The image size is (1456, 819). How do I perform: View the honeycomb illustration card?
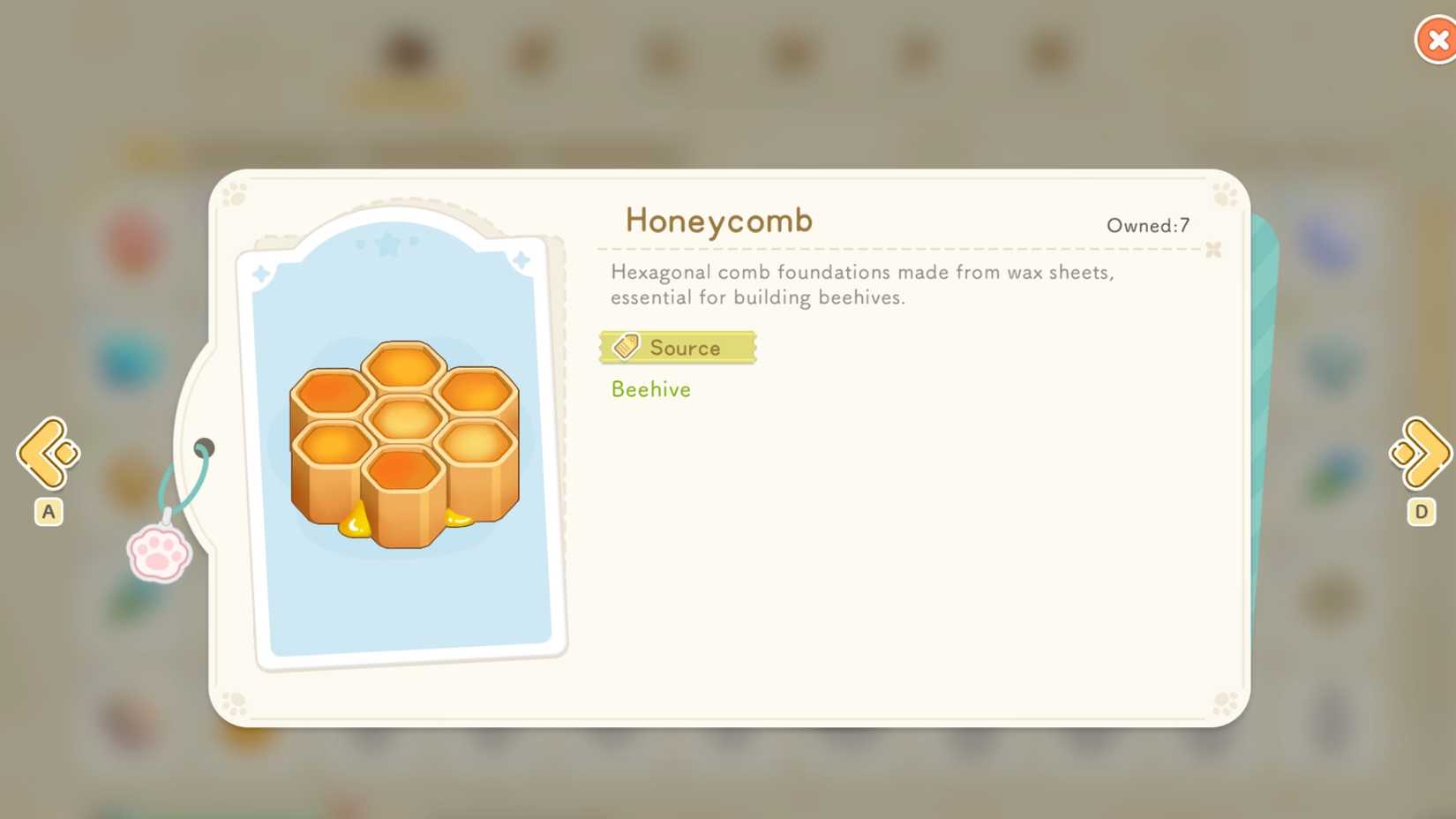point(404,441)
